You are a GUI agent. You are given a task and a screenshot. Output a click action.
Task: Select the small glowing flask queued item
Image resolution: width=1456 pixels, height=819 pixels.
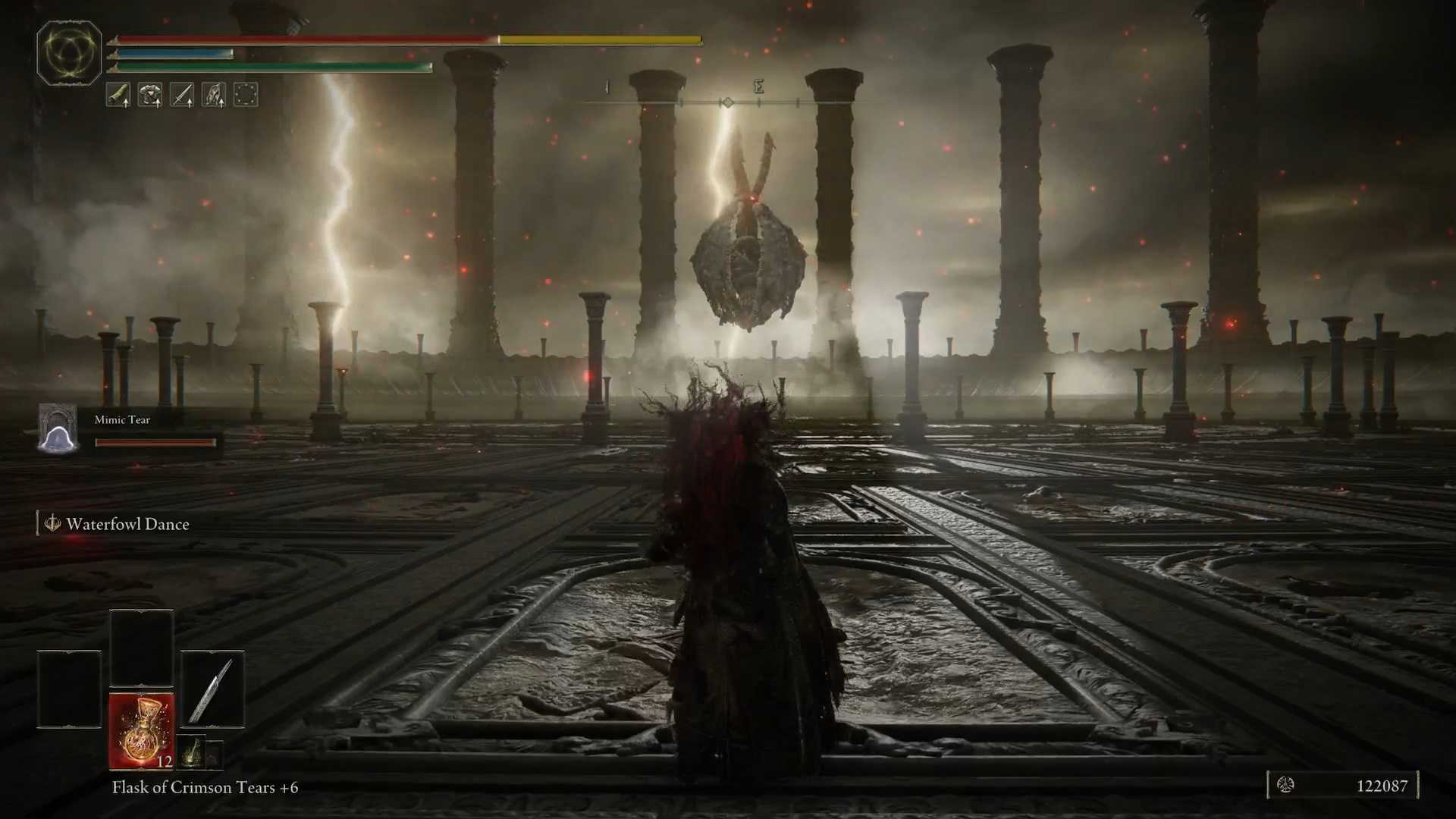pyautogui.click(x=193, y=751)
